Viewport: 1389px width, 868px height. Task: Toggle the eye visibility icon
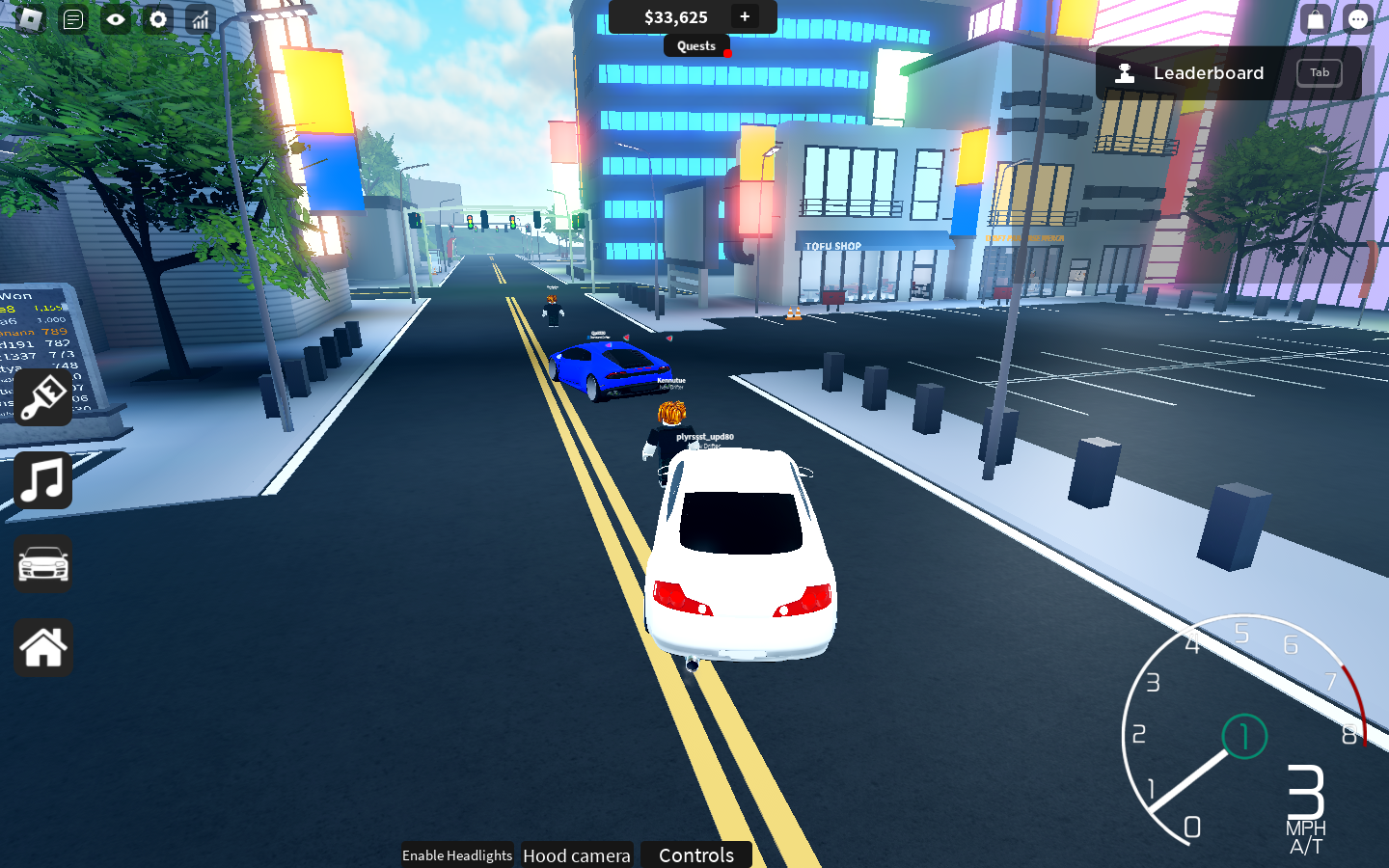(x=116, y=19)
